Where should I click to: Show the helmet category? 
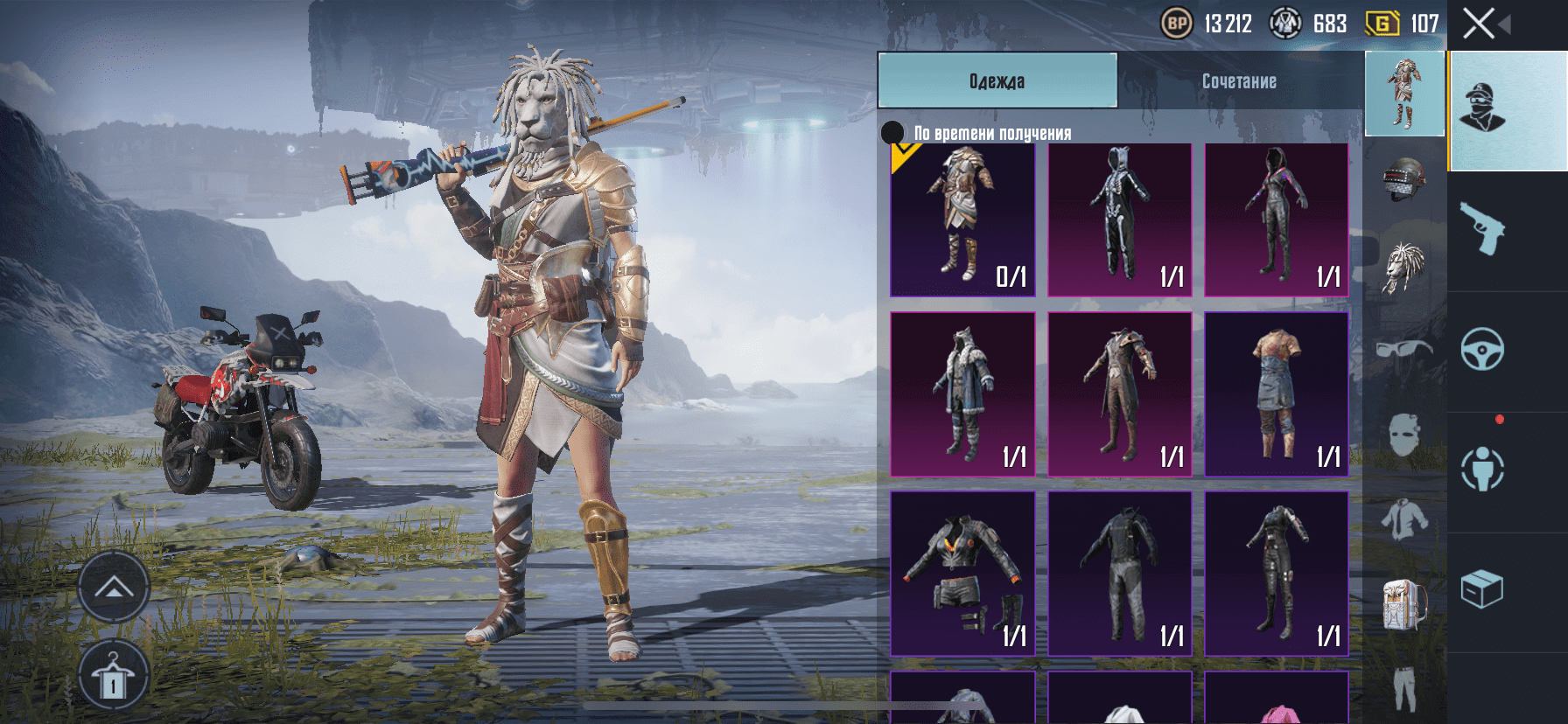(x=1404, y=179)
